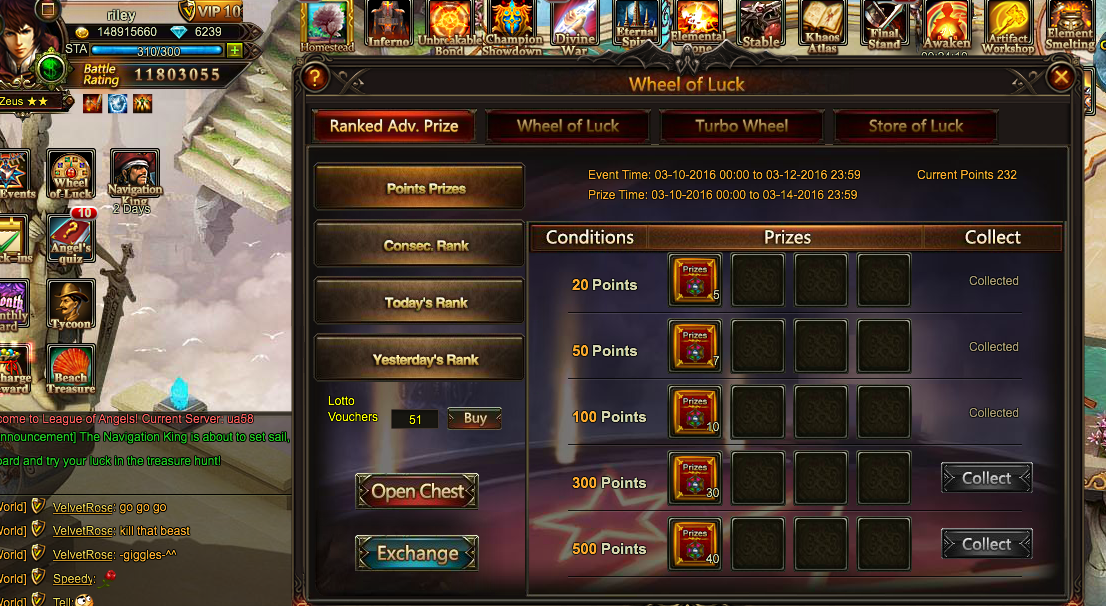The height and width of the screenshot is (606, 1106).
Task: Open the Navigation King event
Action: click(134, 174)
